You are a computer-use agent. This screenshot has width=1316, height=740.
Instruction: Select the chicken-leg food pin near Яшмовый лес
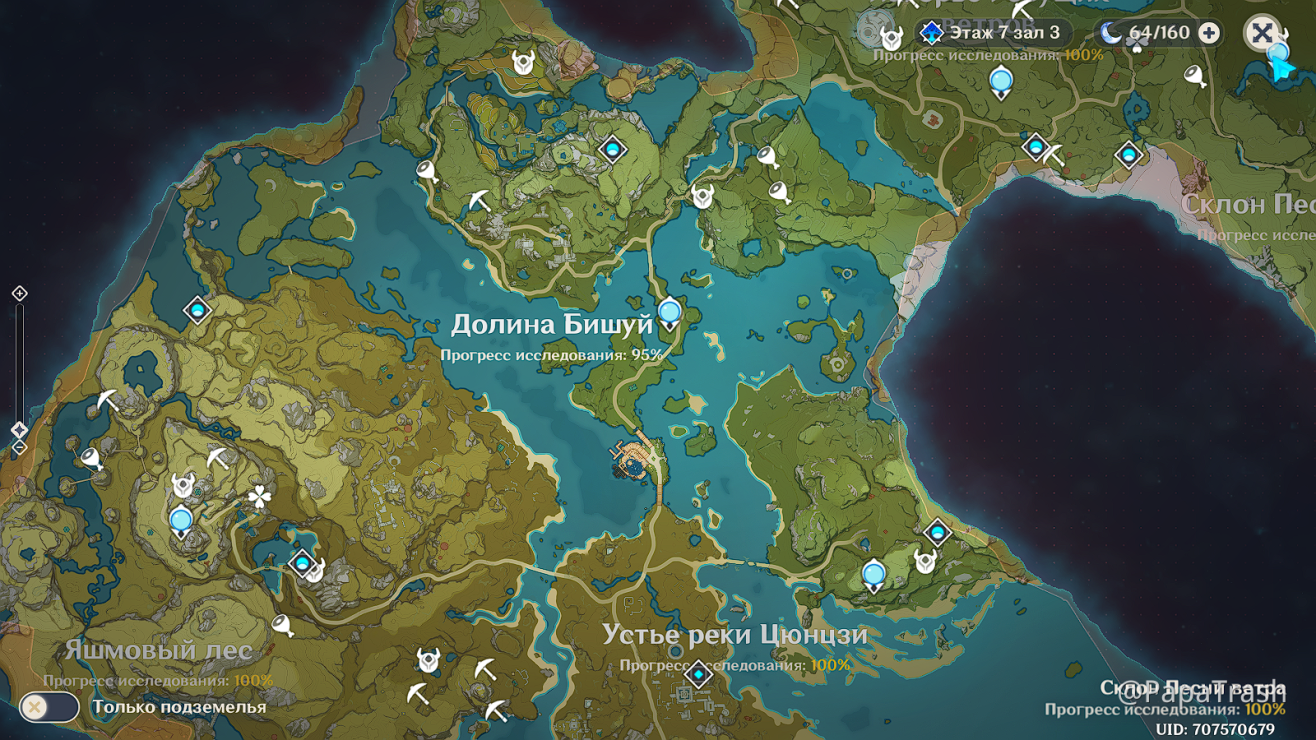[x=283, y=624]
